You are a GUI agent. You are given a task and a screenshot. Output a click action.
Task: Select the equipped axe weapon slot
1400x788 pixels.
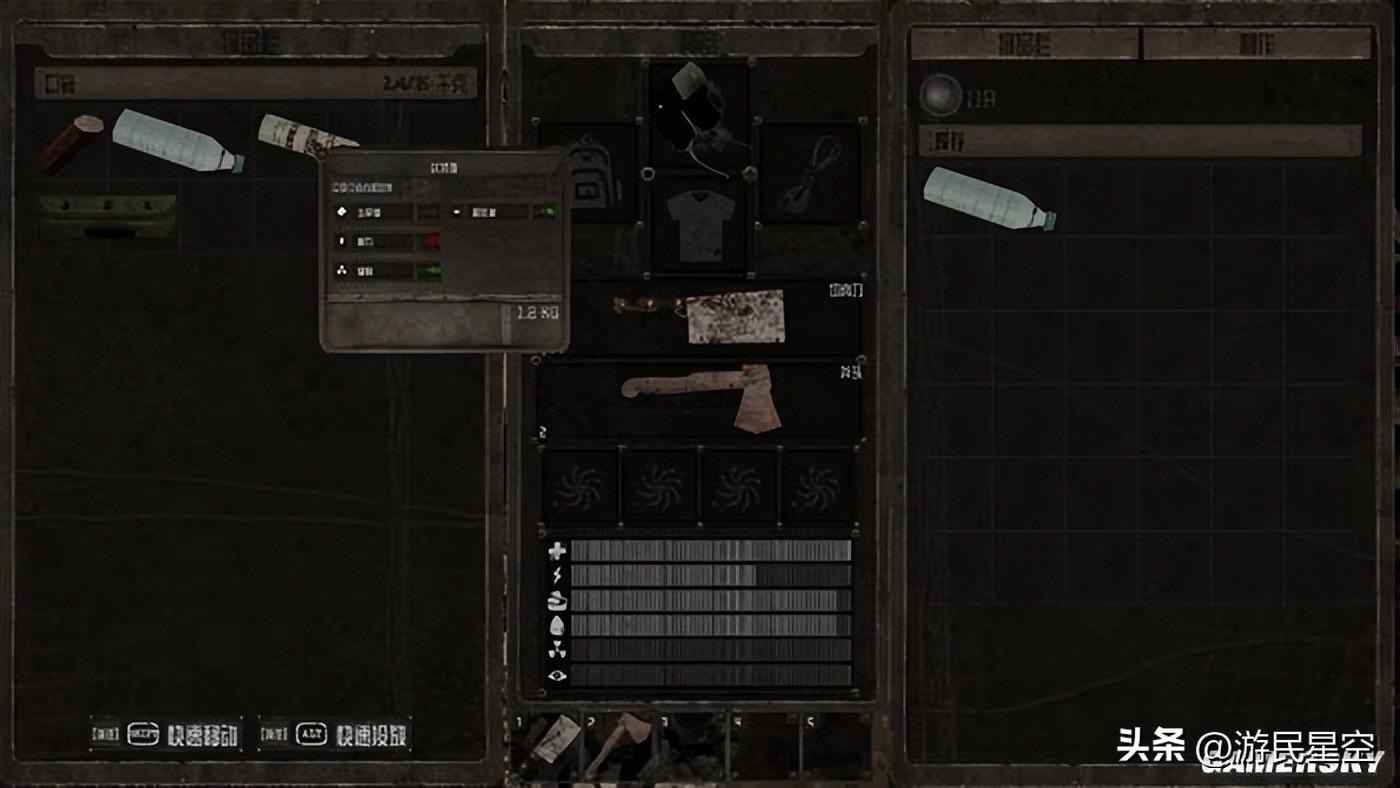[x=700, y=398]
